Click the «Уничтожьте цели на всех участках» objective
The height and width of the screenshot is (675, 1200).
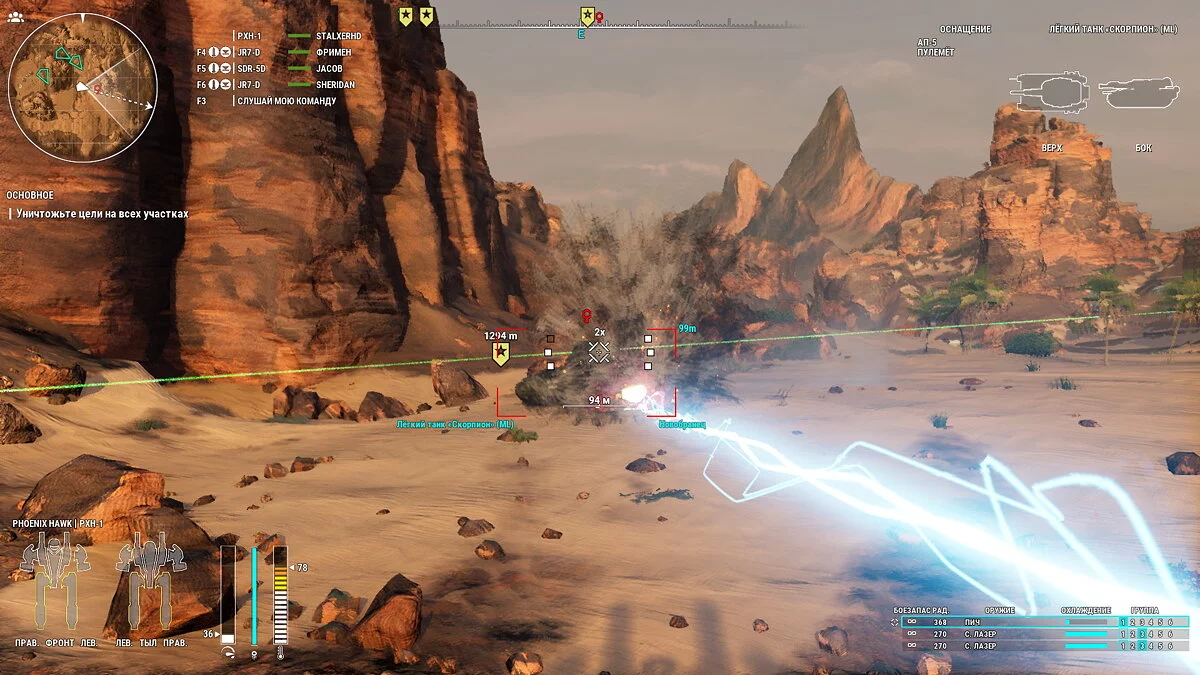(101, 214)
